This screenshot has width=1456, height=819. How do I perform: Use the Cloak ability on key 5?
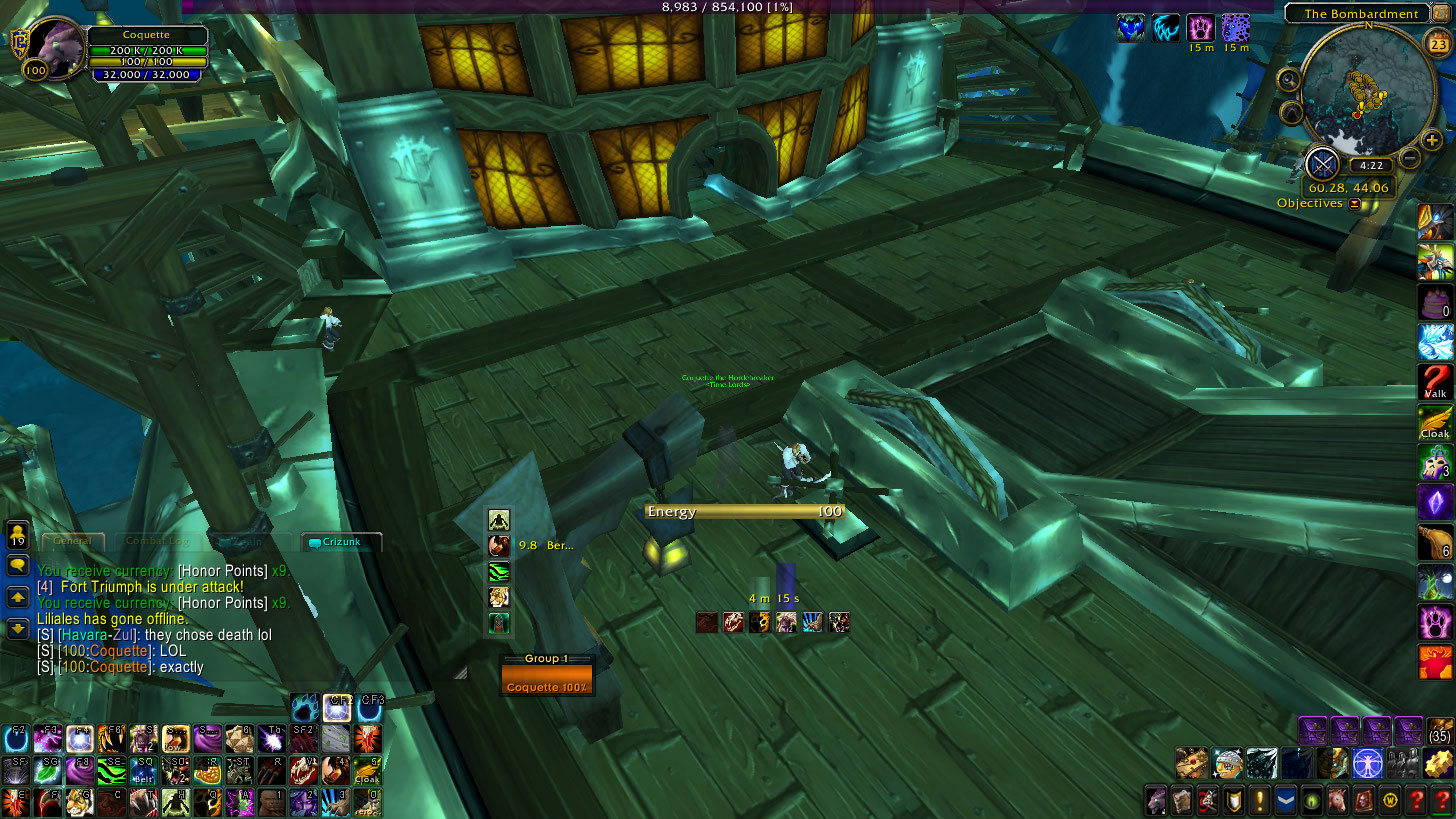point(367,771)
